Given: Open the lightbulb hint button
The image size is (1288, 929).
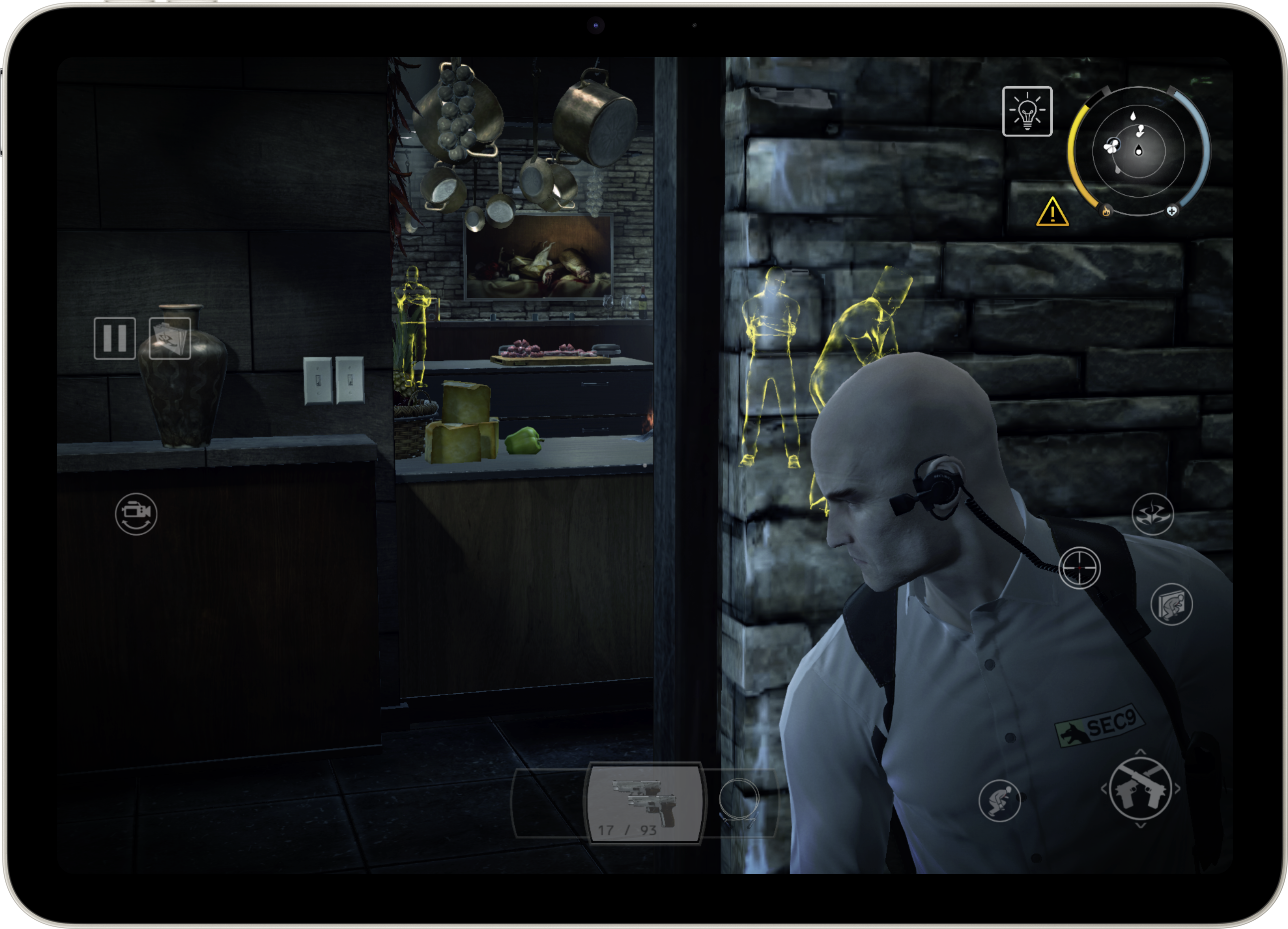Looking at the screenshot, I should (x=1027, y=111).
